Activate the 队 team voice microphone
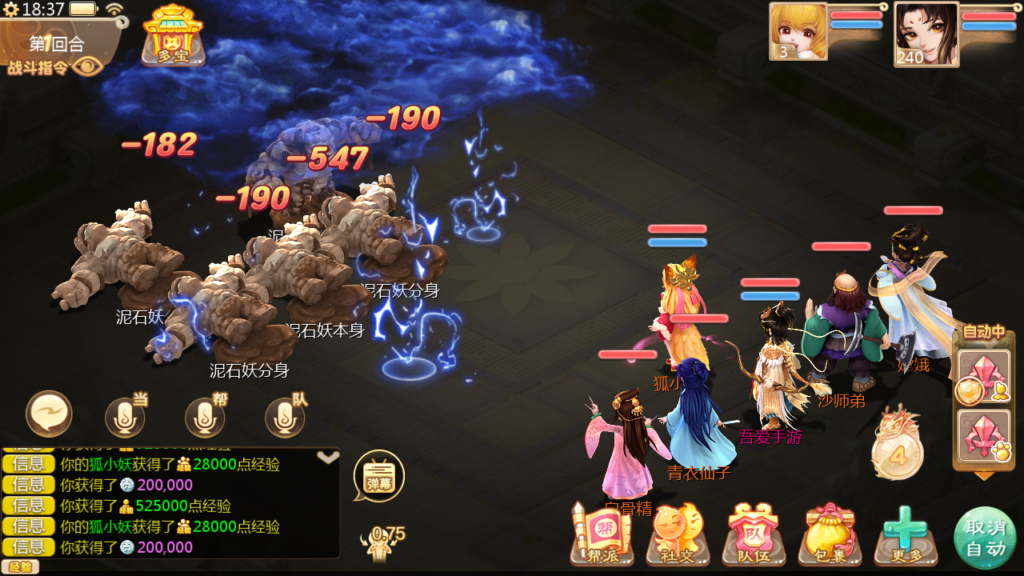Screen dimensions: 1024x576 (285, 417)
